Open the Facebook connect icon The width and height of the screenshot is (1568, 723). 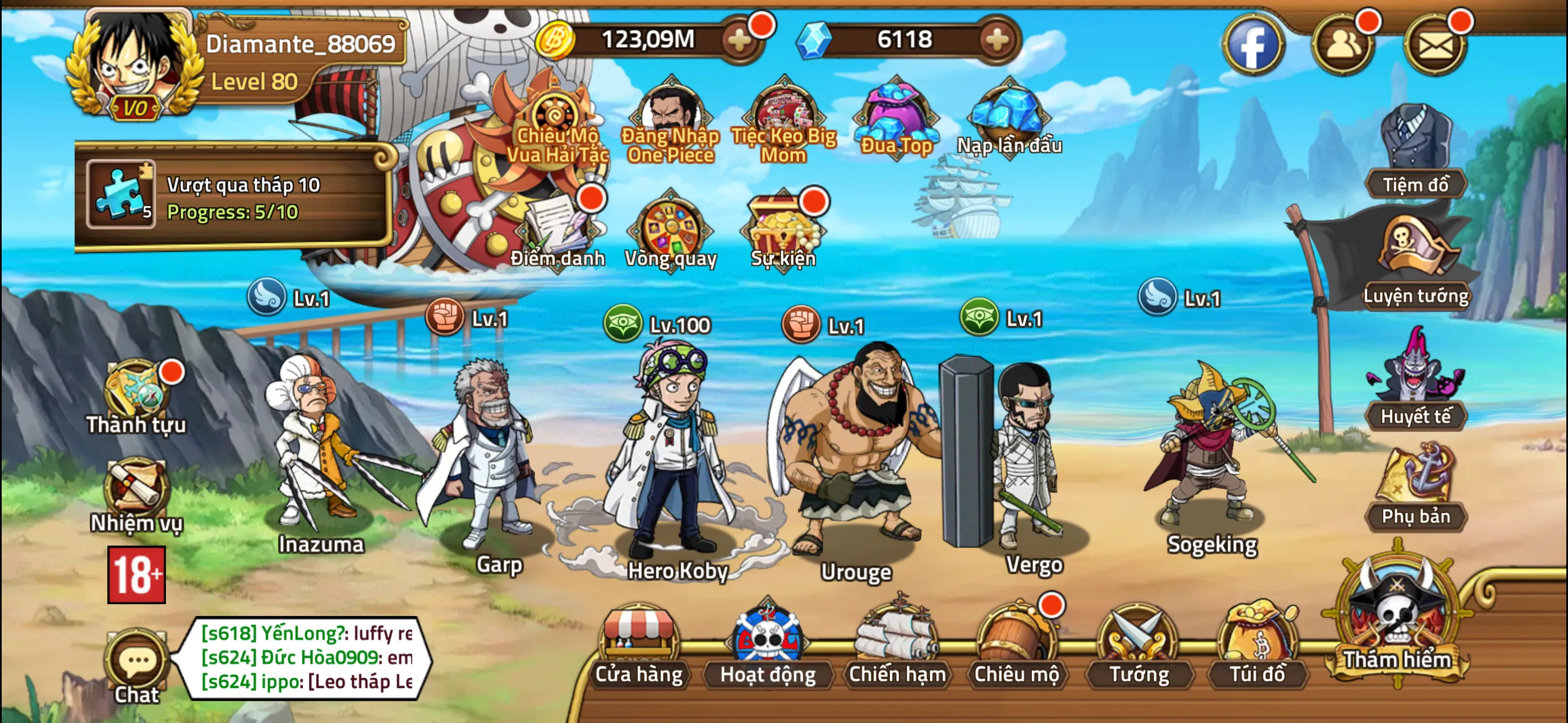(x=1252, y=44)
